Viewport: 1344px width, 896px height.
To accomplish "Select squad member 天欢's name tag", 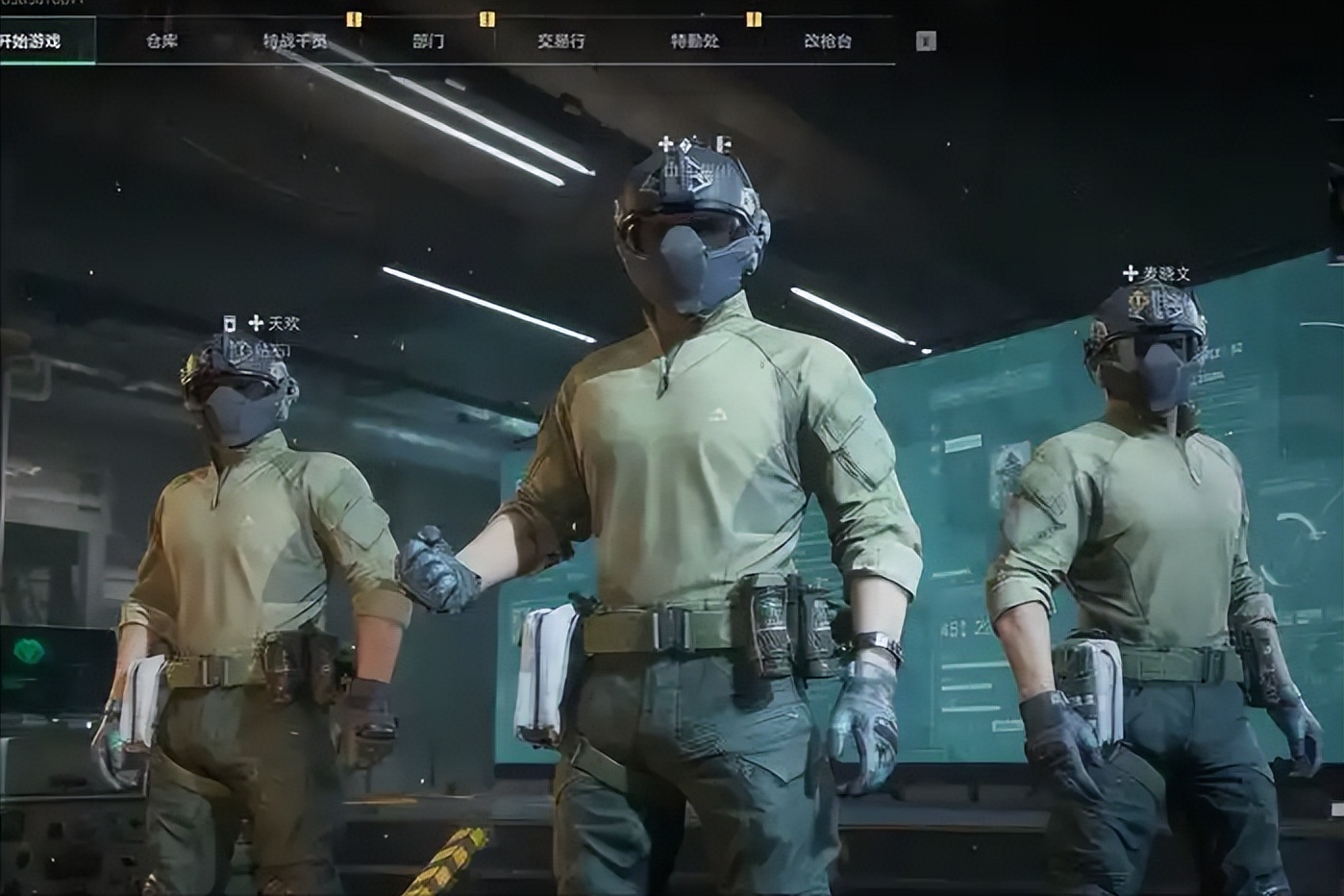I will click(x=284, y=323).
